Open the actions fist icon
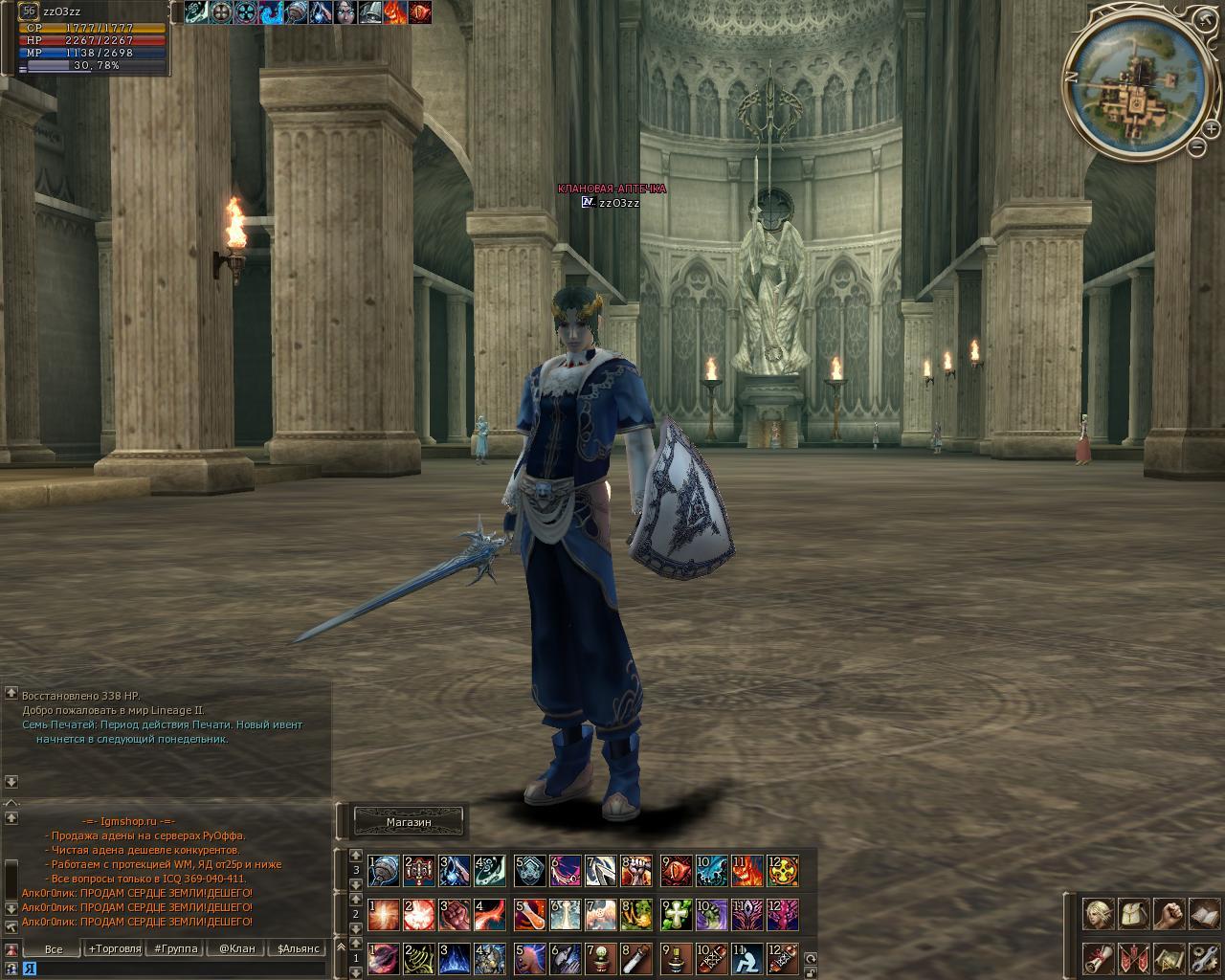Image resolution: width=1225 pixels, height=980 pixels. (x=1169, y=914)
